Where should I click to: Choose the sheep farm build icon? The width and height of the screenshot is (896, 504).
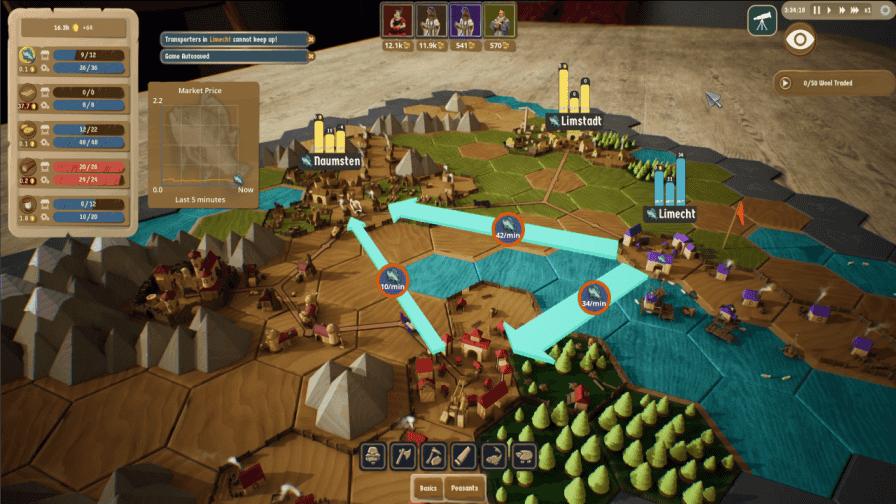[522, 456]
